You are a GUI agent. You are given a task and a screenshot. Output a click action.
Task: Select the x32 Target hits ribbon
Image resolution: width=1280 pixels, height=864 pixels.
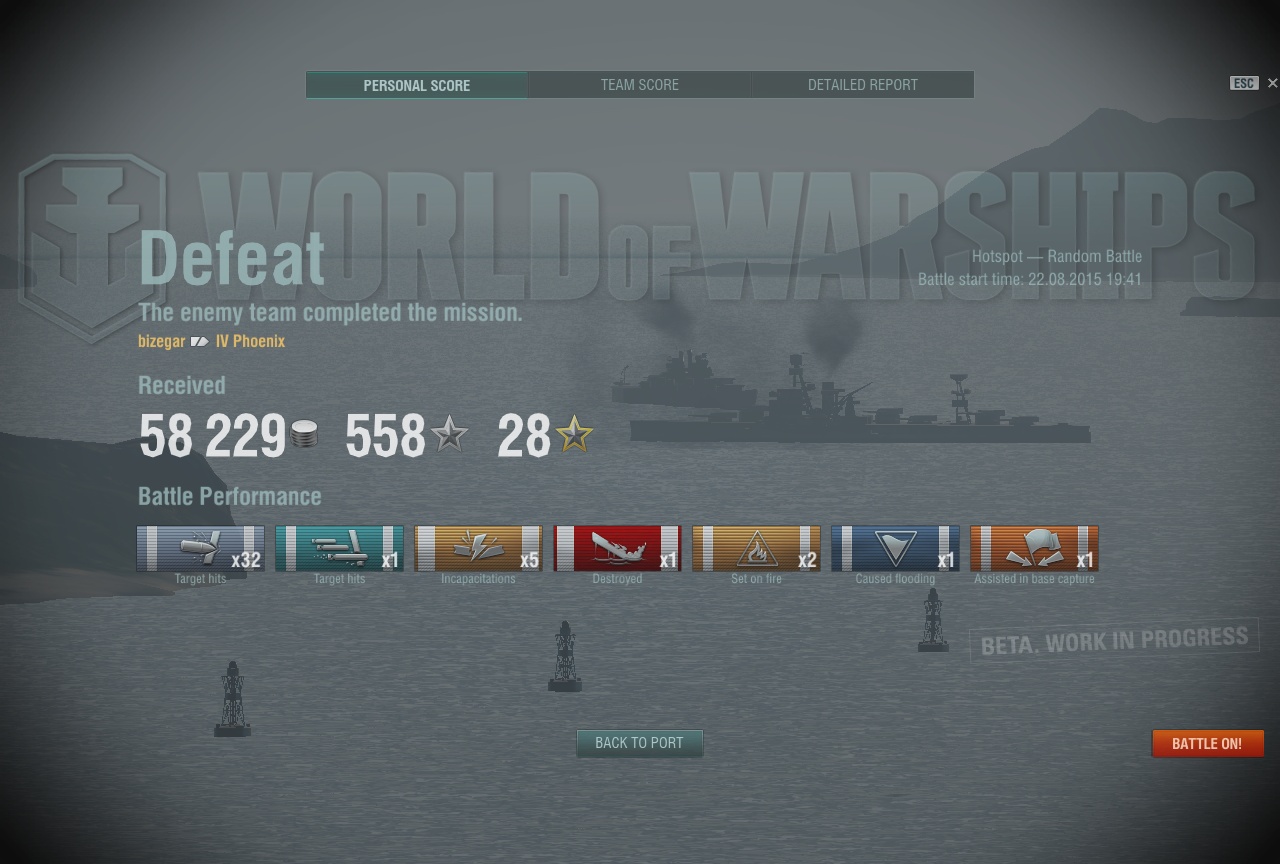point(200,549)
